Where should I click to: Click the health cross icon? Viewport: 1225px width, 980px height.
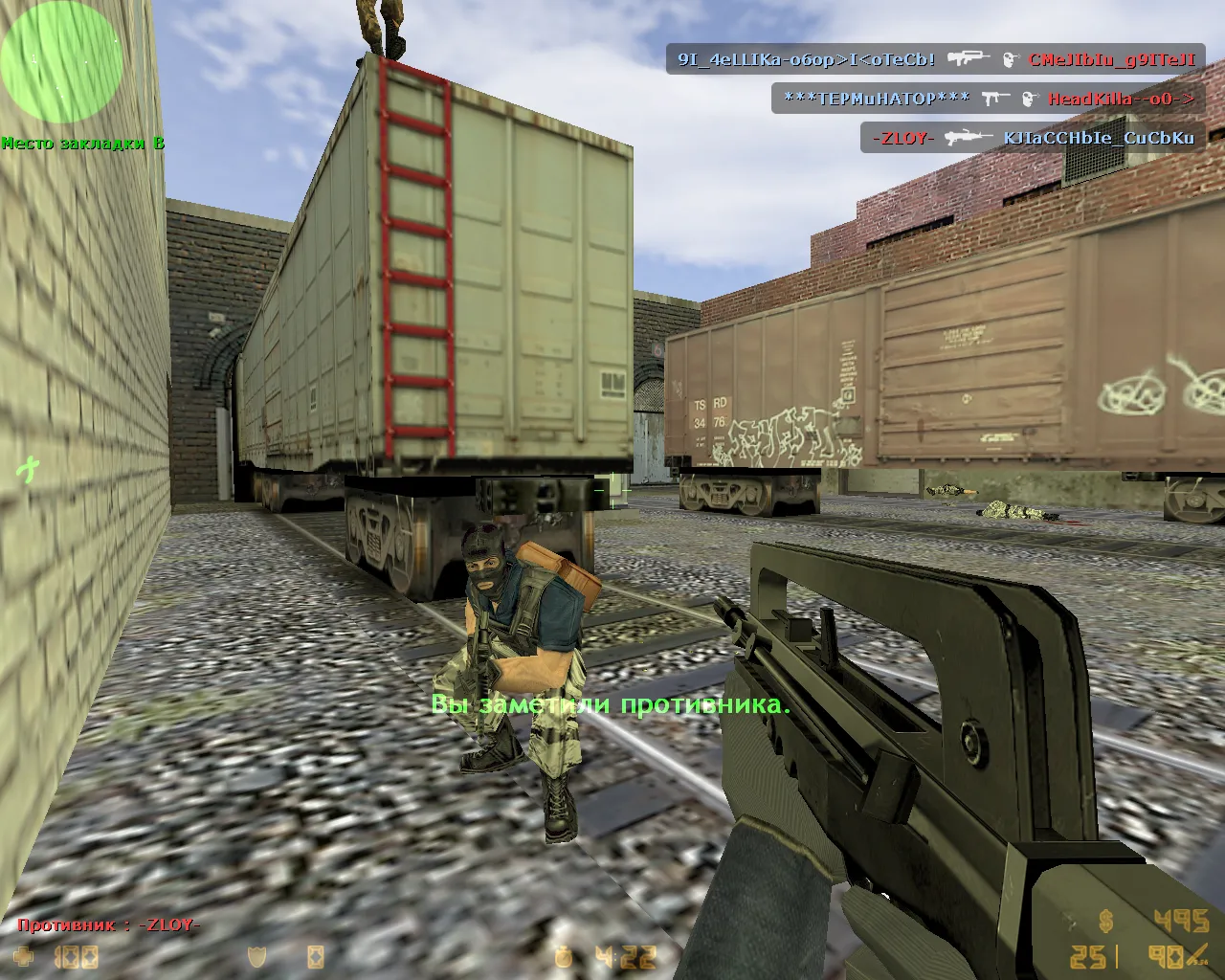pos(28,956)
